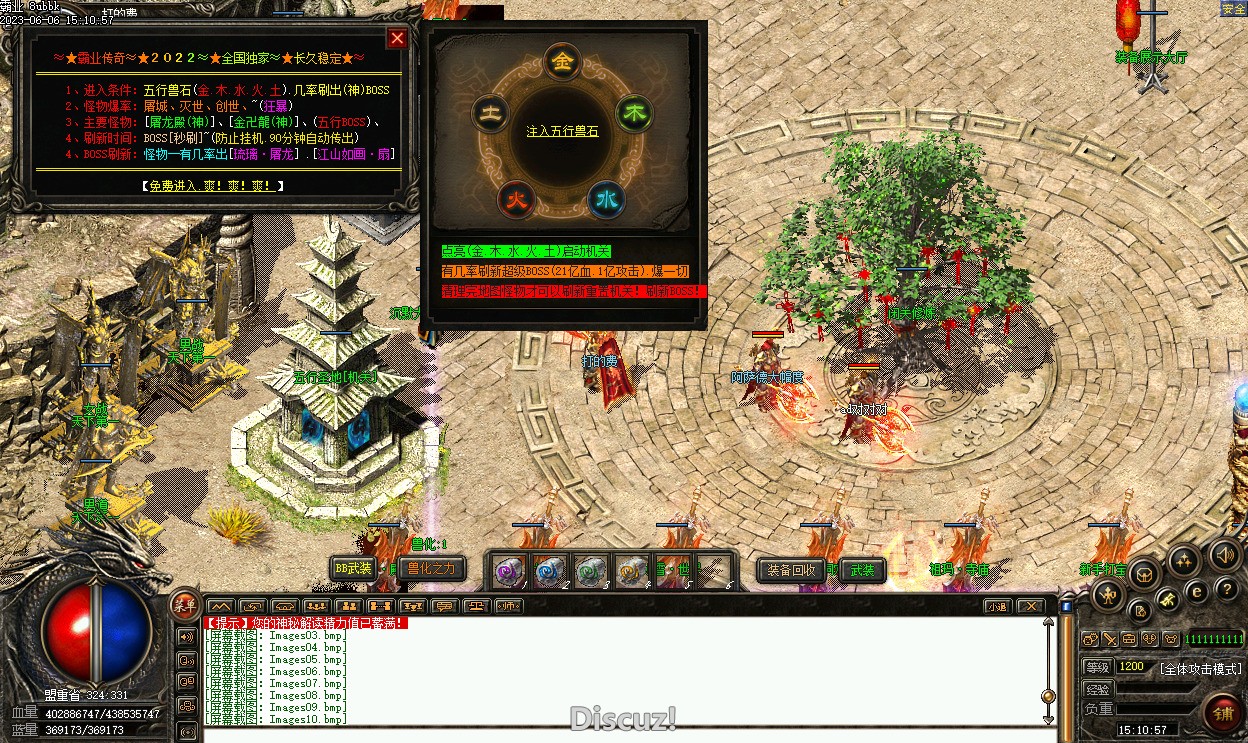Open the BB武装 button
Viewport: 1248px width, 743px height.
pos(353,568)
